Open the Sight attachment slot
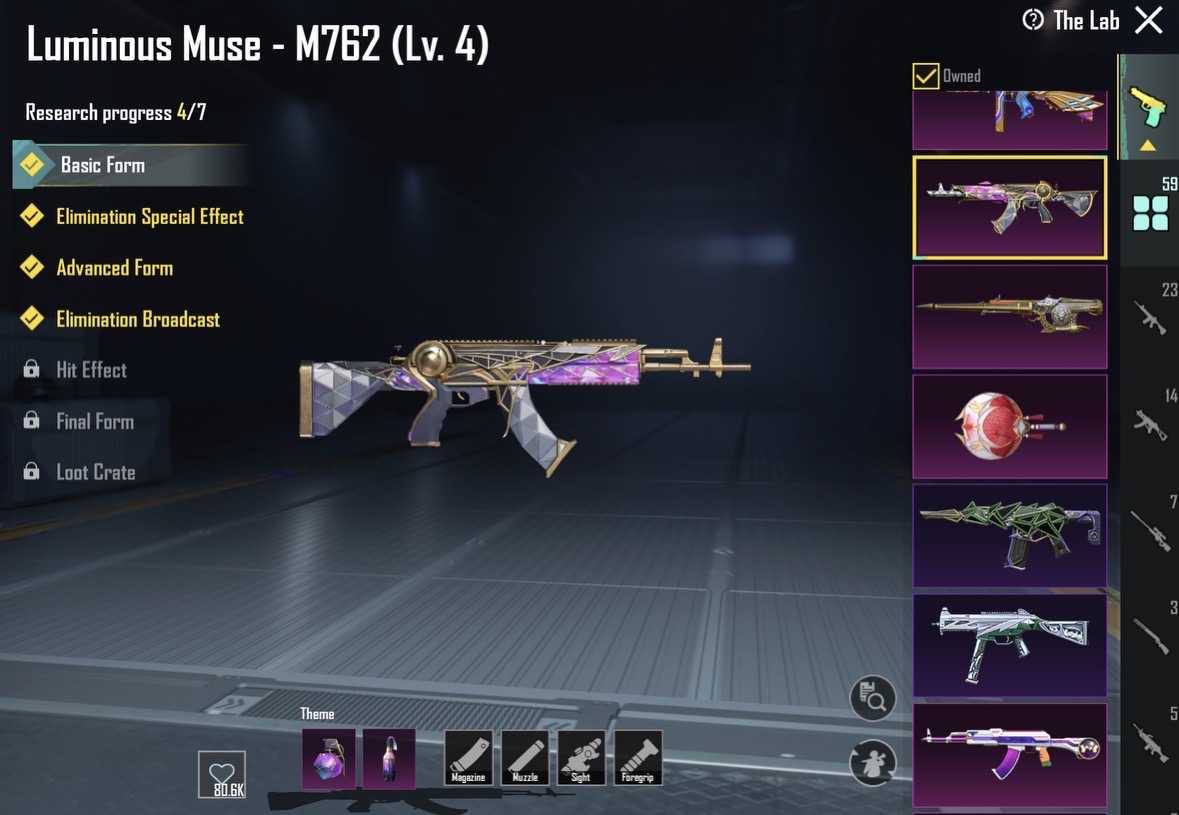Screen dimensions: 1179x815 (581, 758)
